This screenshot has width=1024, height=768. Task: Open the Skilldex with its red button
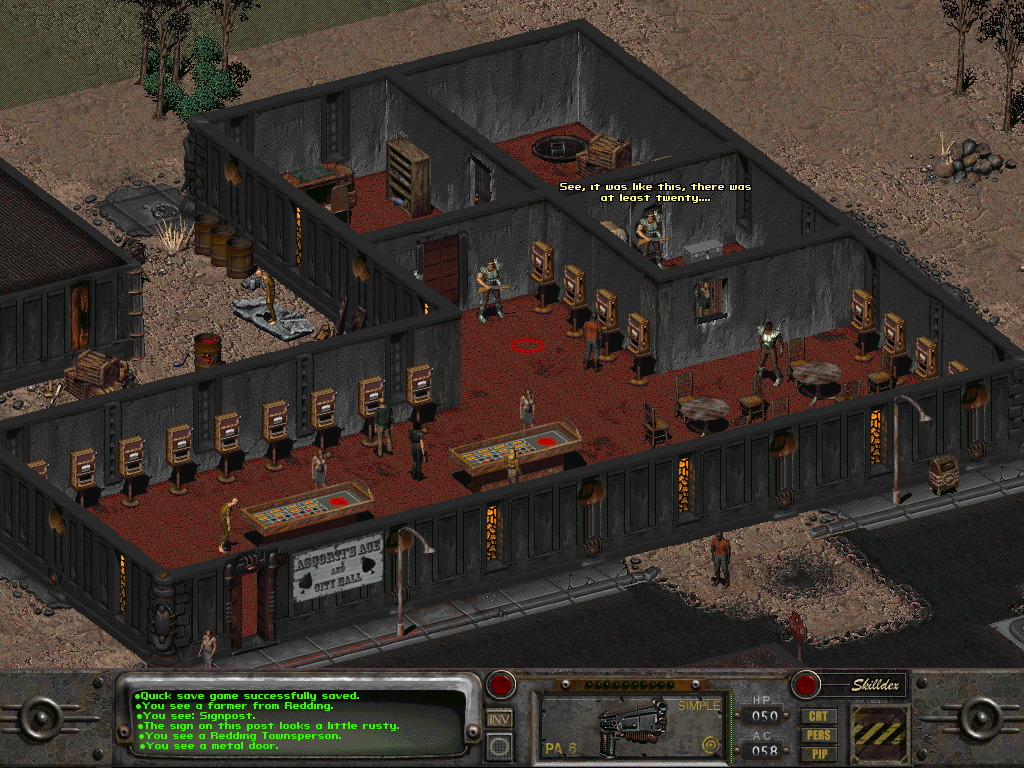click(805, 685)
